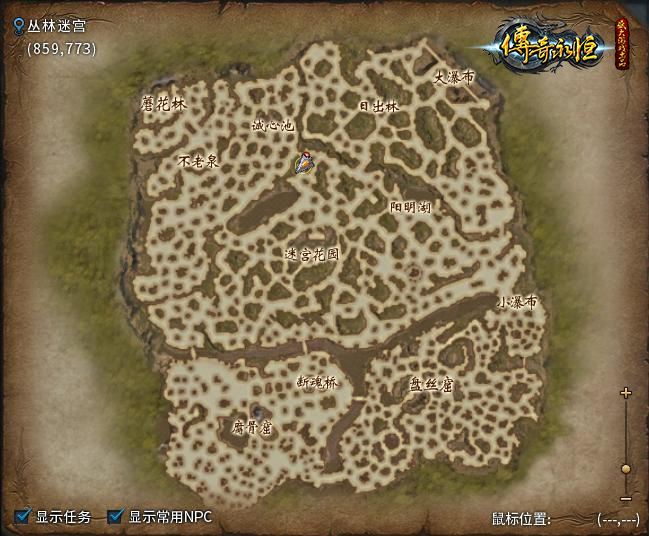Select the 大瀑布 location label
Image resolution: width=649 pixels, height=536 pixels.
pyautogui.click(x=453, y=76)
